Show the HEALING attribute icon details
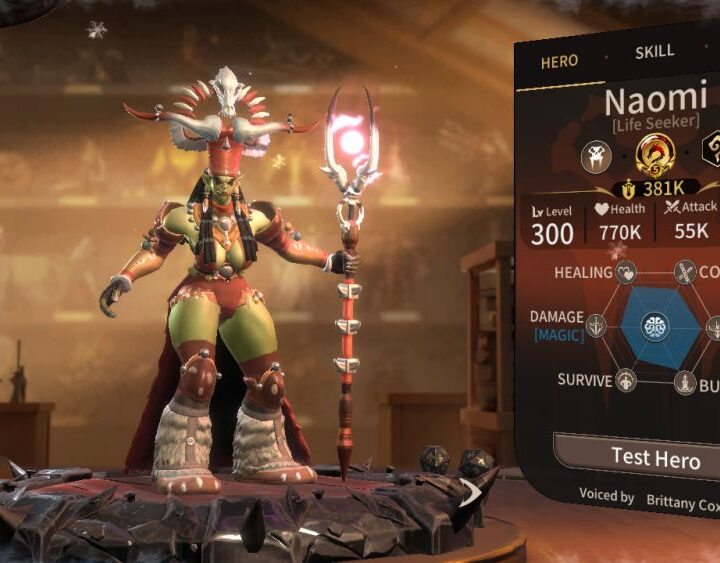720x563 pixels. (627, 273)
